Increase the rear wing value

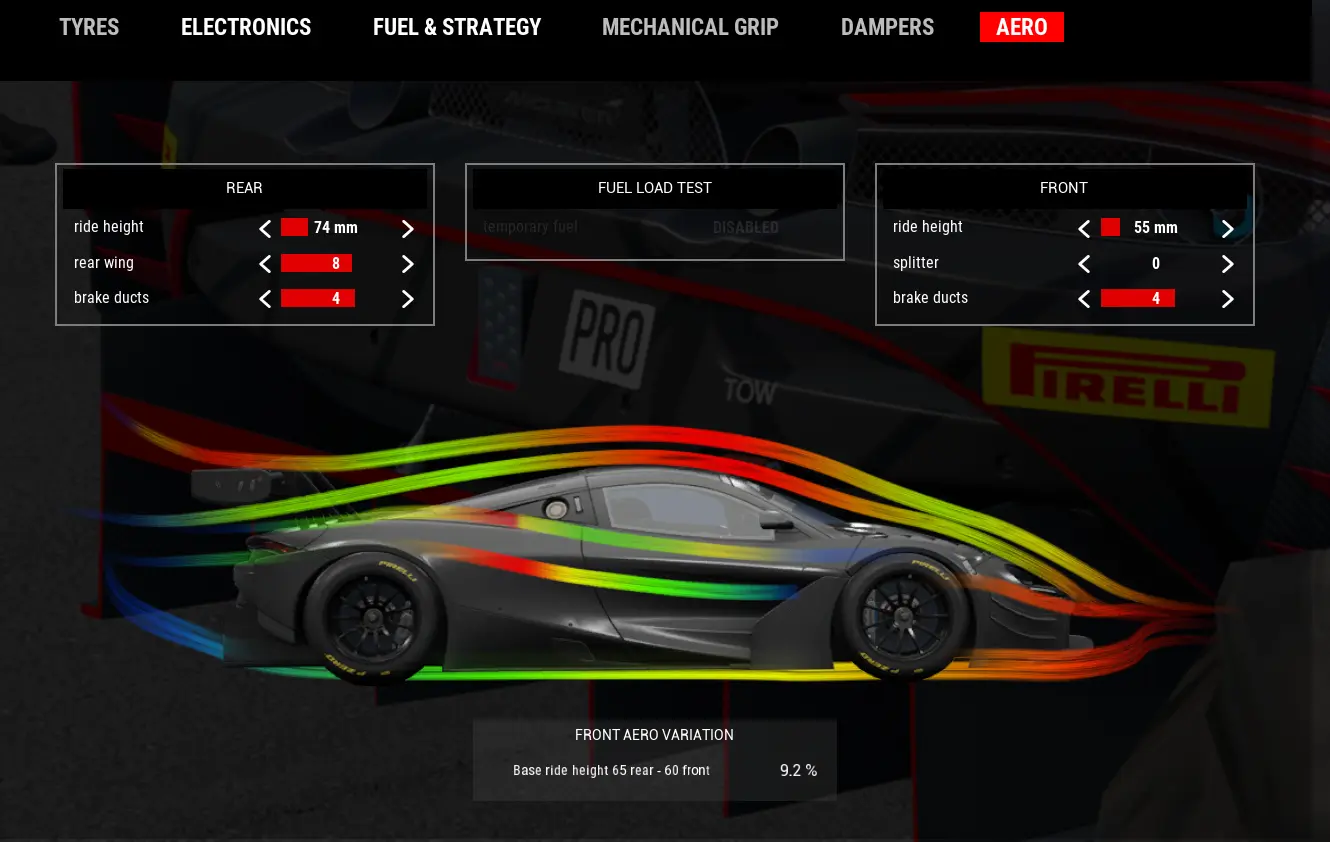click(x=407, y=264)
